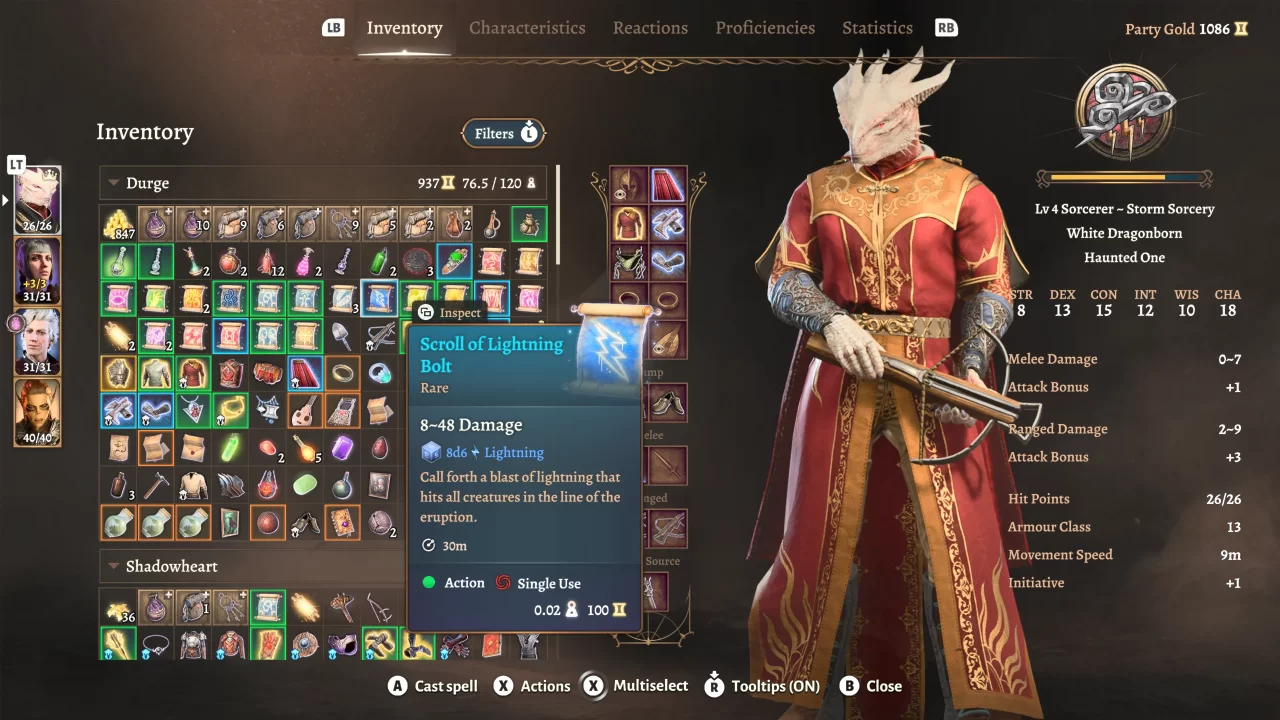
Task: Open the inventory Filters button
Action: pos(504,133)
